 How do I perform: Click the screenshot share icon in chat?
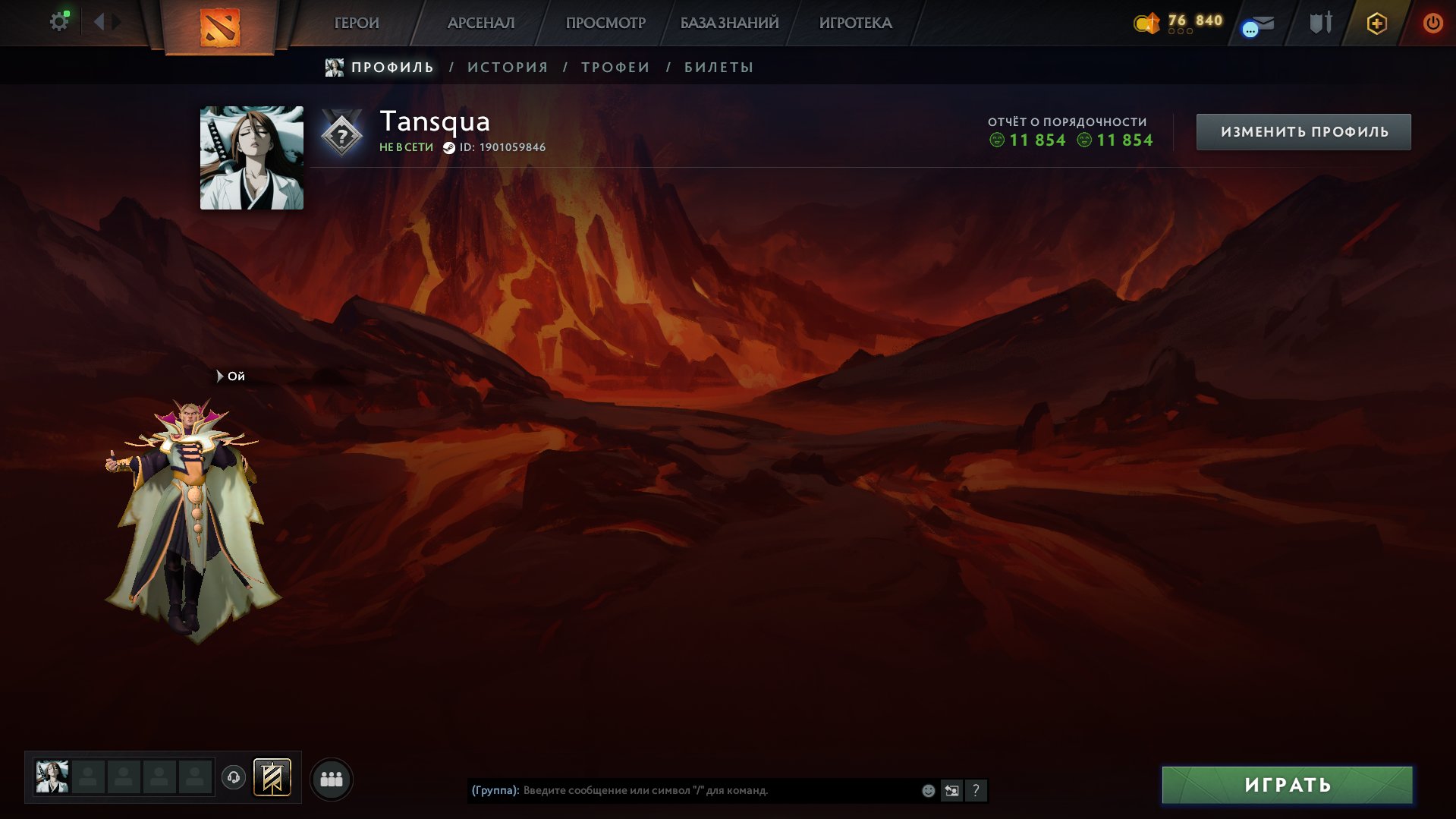(x=951, y=791)
